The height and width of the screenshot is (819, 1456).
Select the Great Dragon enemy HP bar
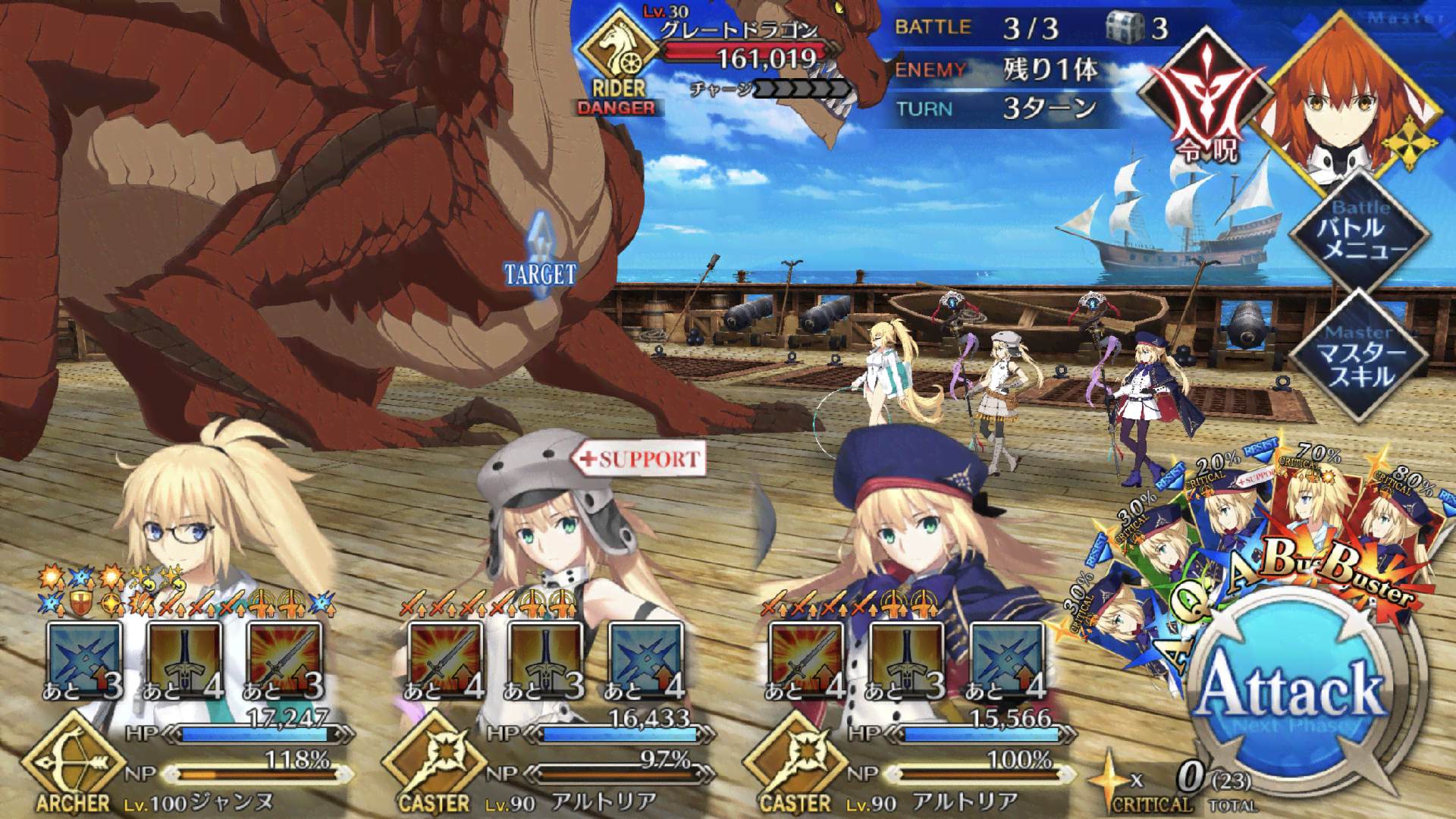coord(751,55)
